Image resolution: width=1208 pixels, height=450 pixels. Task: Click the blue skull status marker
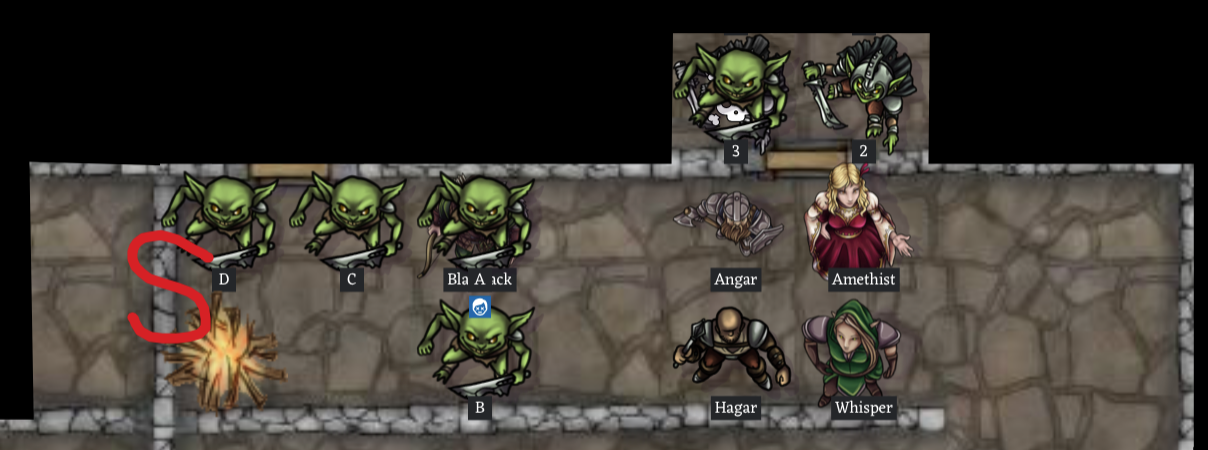click(x=480, y=308)
